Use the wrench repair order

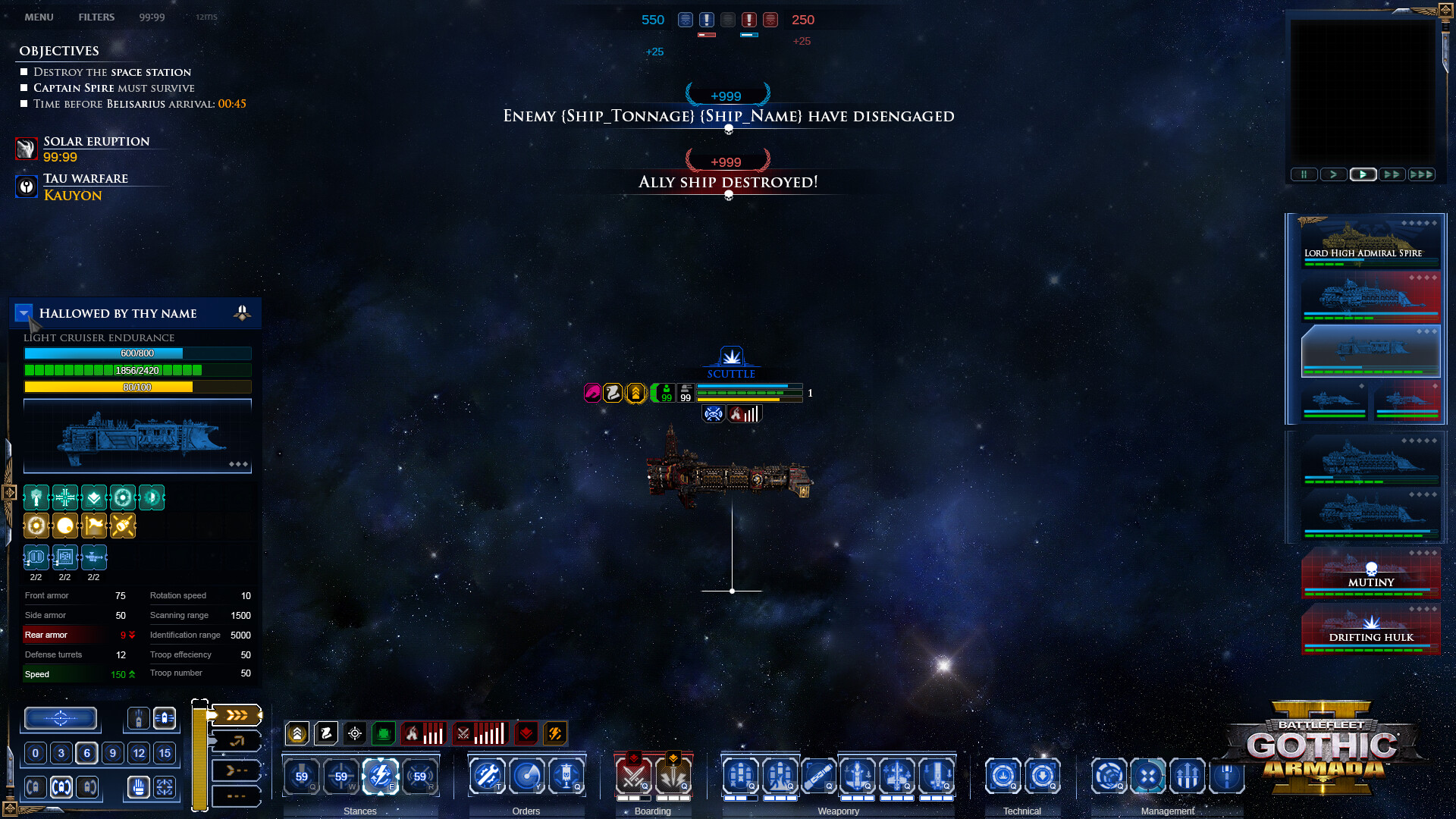[487, 776]
